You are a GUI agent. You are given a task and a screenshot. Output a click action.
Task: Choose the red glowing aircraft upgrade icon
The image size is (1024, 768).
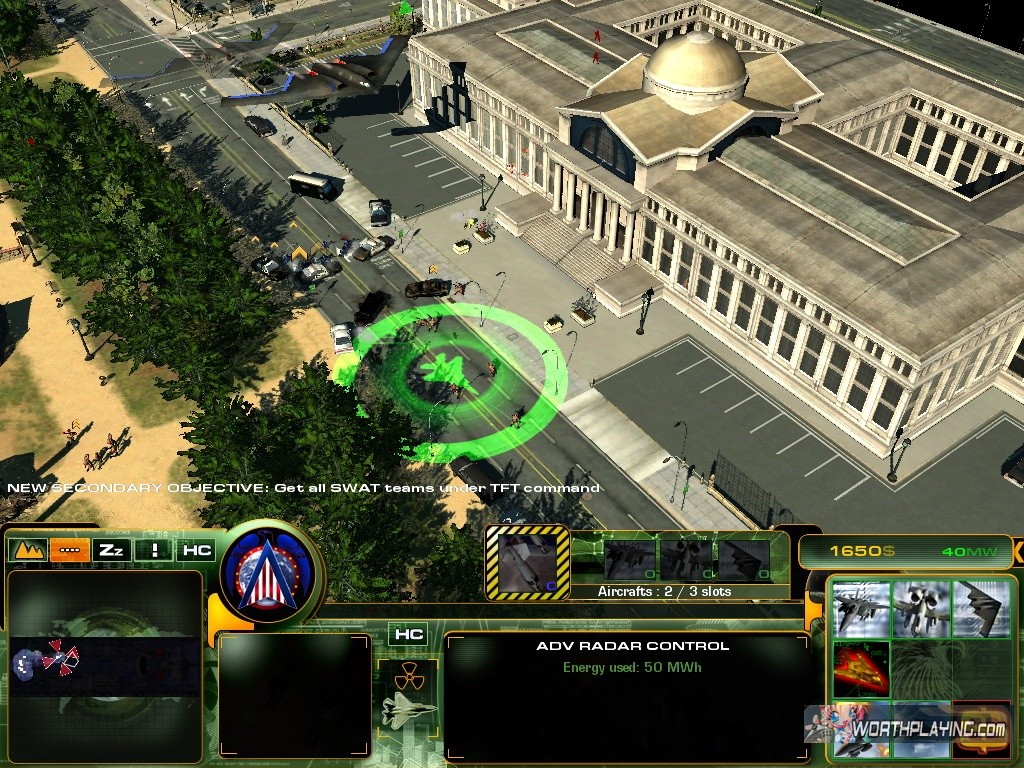pos(861,668)
